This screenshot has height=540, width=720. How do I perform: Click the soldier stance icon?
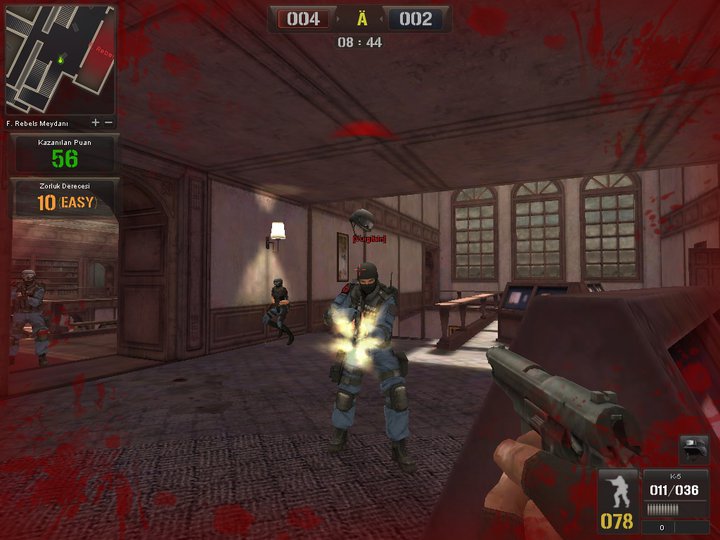click(x=618, y=492)
